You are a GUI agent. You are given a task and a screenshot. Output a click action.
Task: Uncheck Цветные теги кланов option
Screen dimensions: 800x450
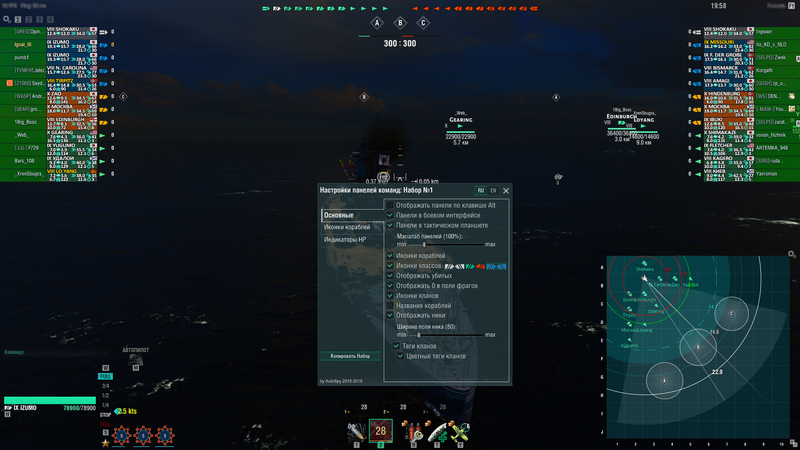point(401,355)
